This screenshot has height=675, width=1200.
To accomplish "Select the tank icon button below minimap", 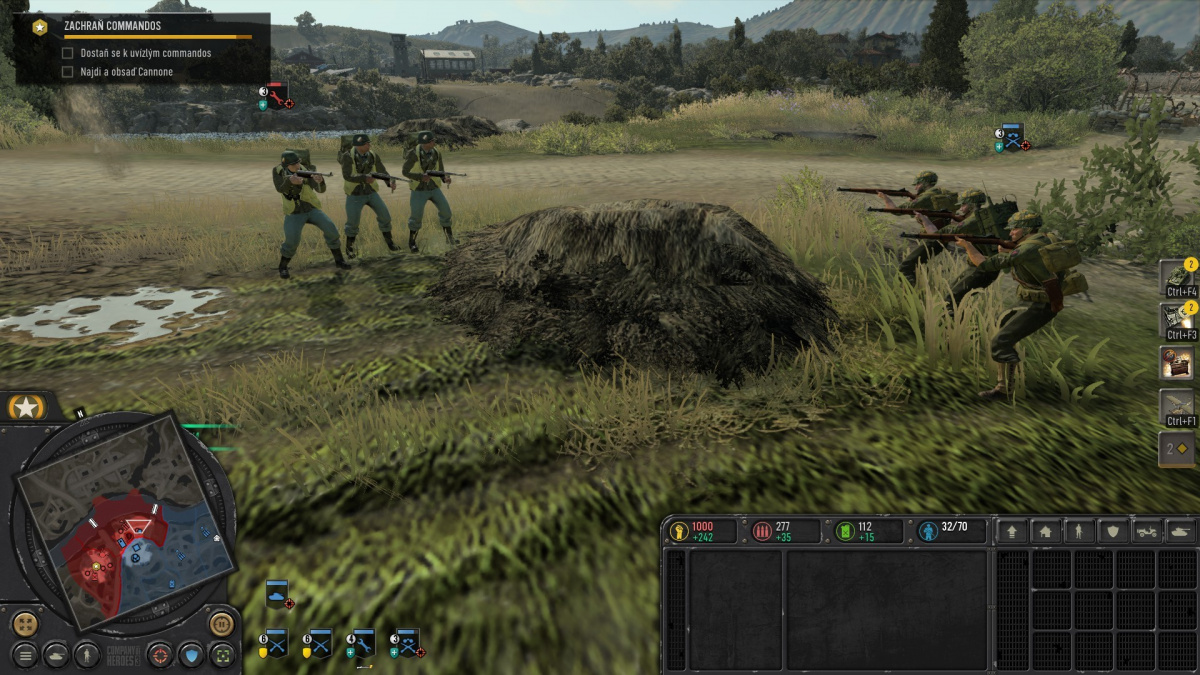I will 56,655.
